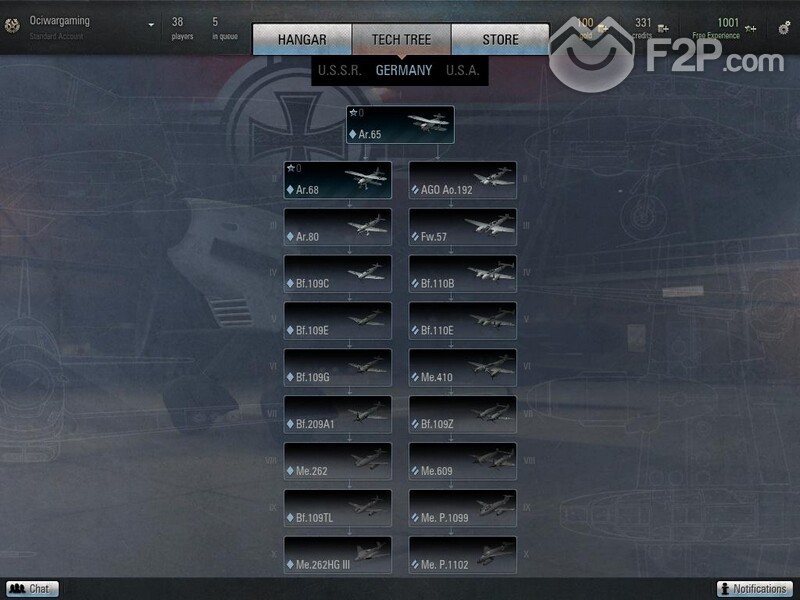
Task: Expand the Ociwargaming account dropdown
Action: point(151,25)
